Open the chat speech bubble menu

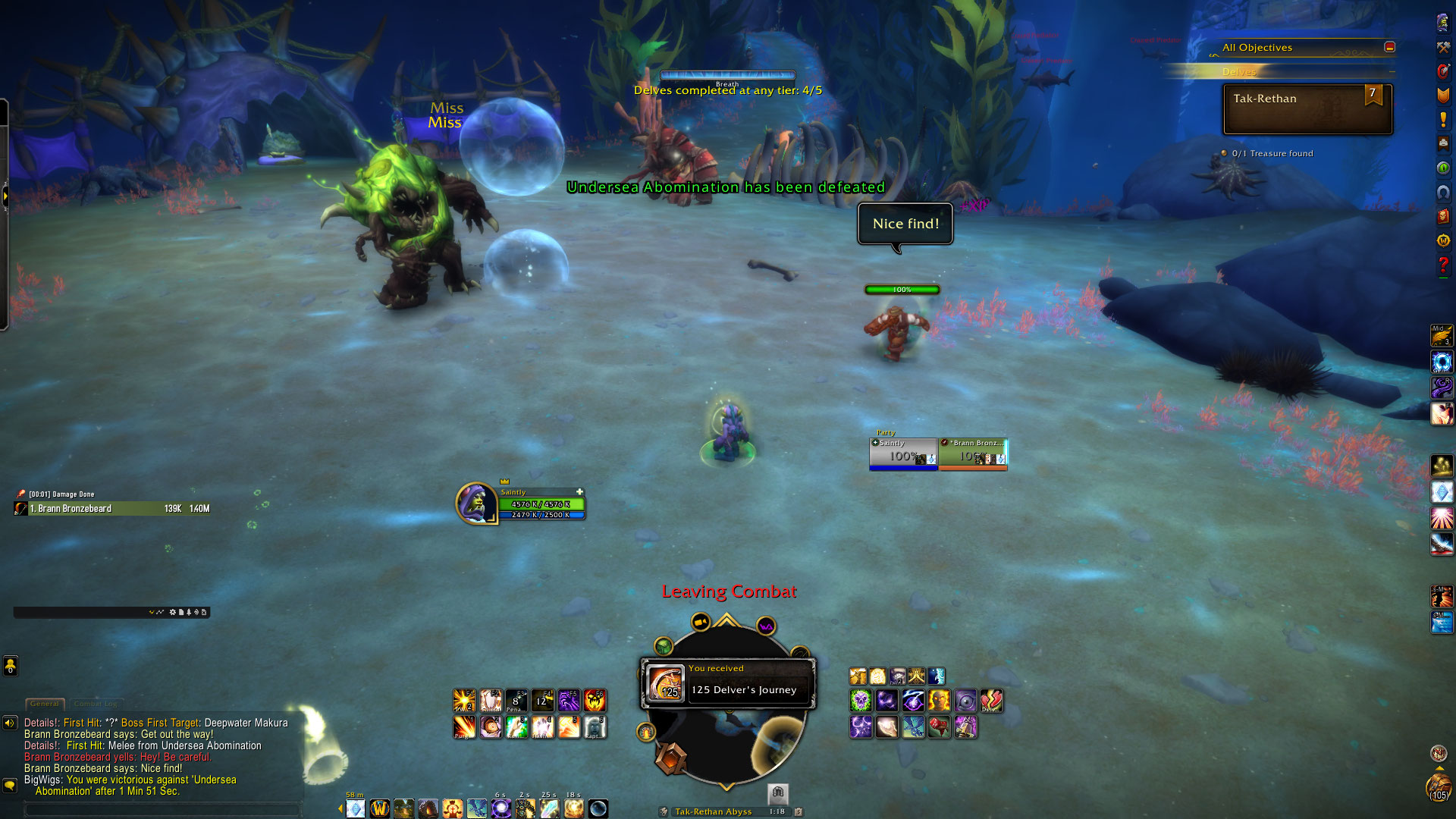(x=10, y=786)
